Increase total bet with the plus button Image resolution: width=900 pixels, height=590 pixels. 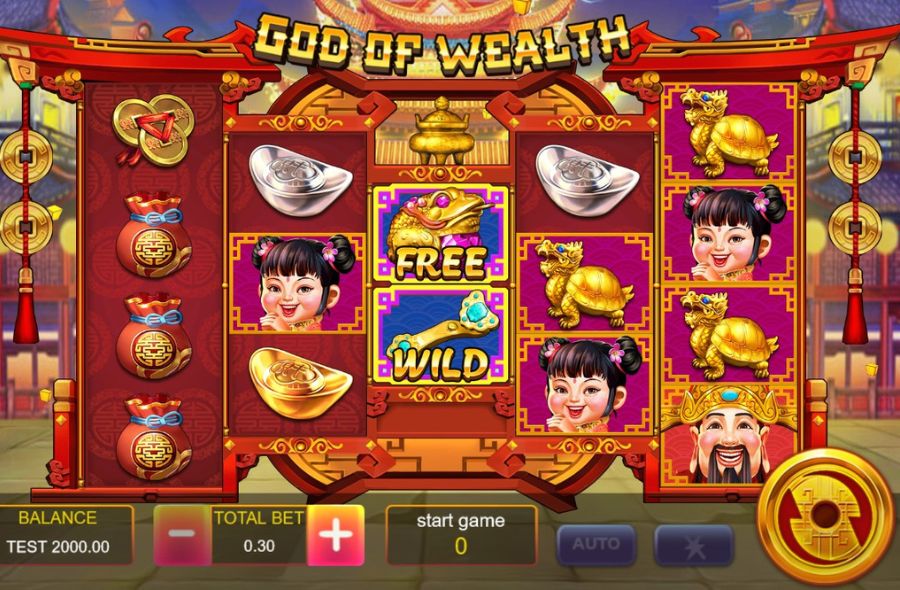[x=335, y=535]
